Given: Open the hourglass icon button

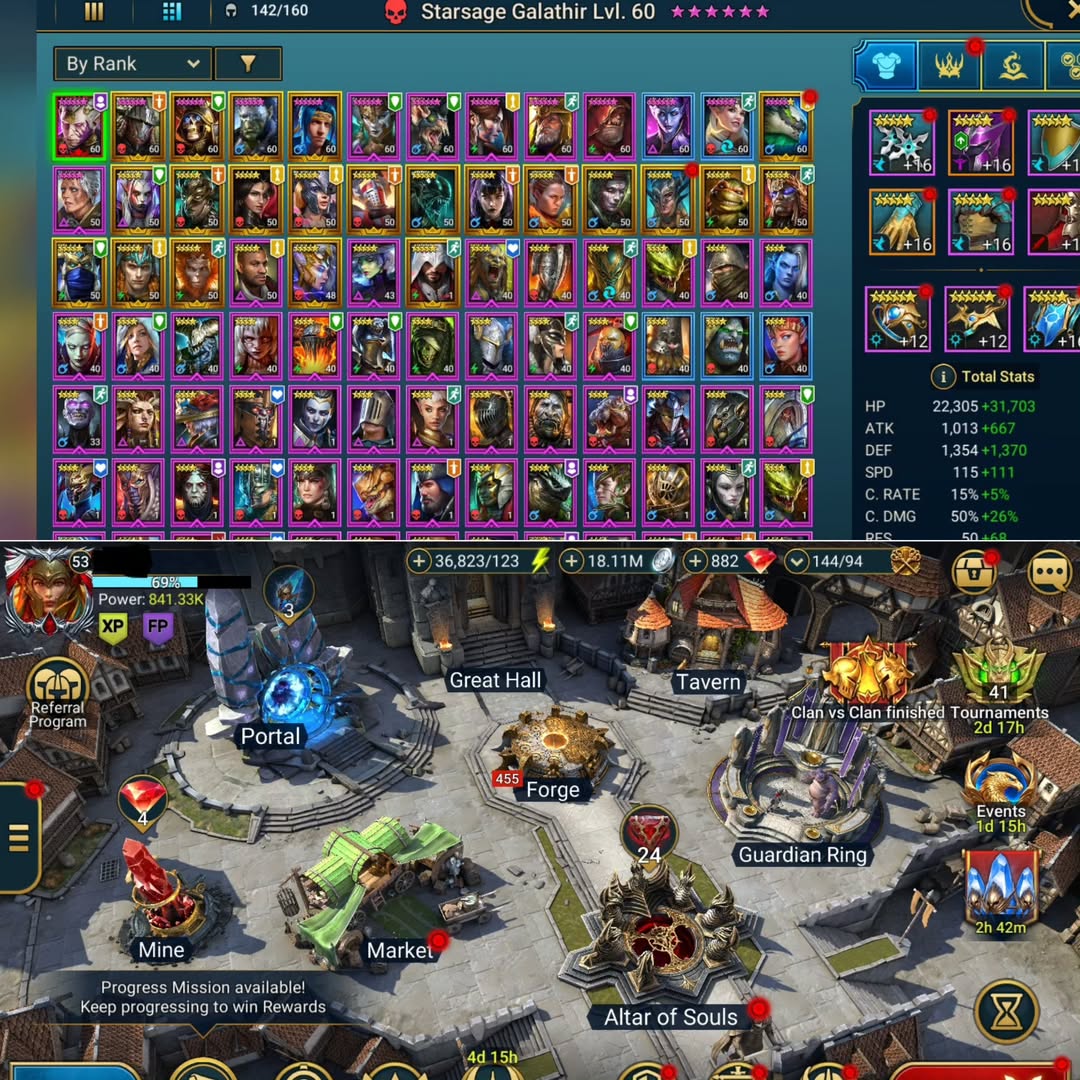Looking at the screenshot, I should (1006, 1013).
